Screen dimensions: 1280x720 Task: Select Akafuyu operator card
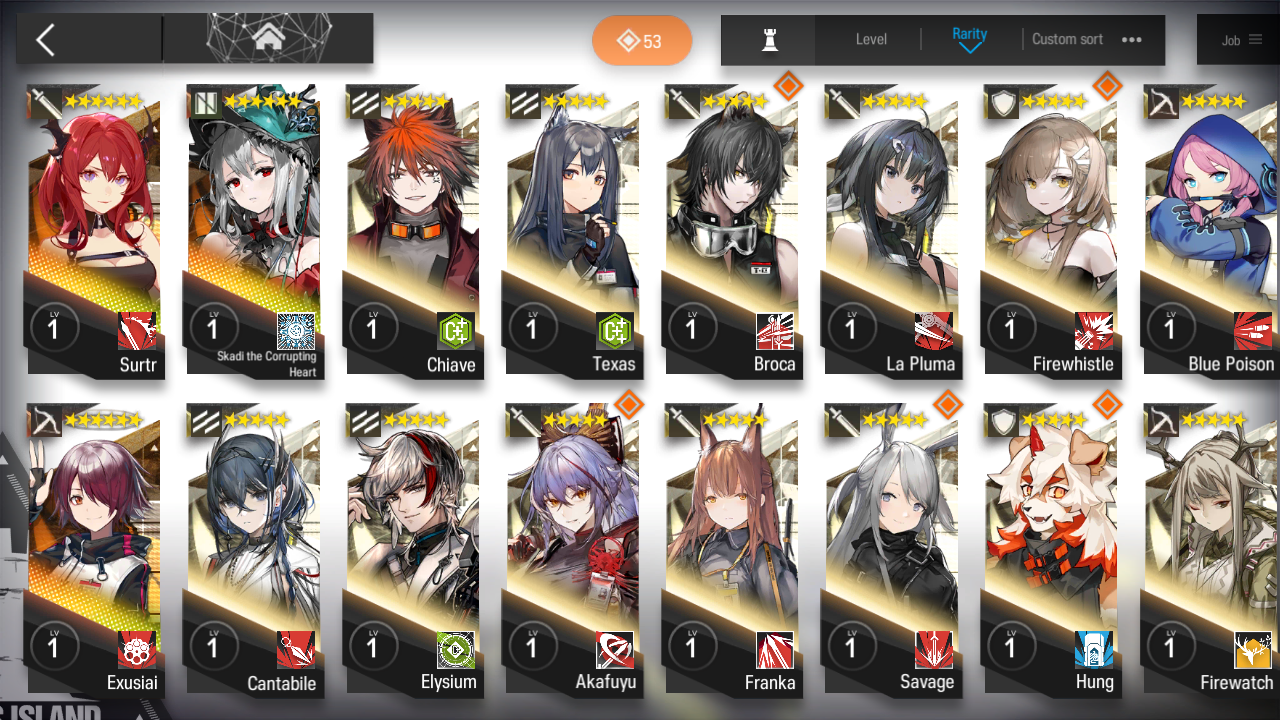pyautogui.click(x=572, y=550)
